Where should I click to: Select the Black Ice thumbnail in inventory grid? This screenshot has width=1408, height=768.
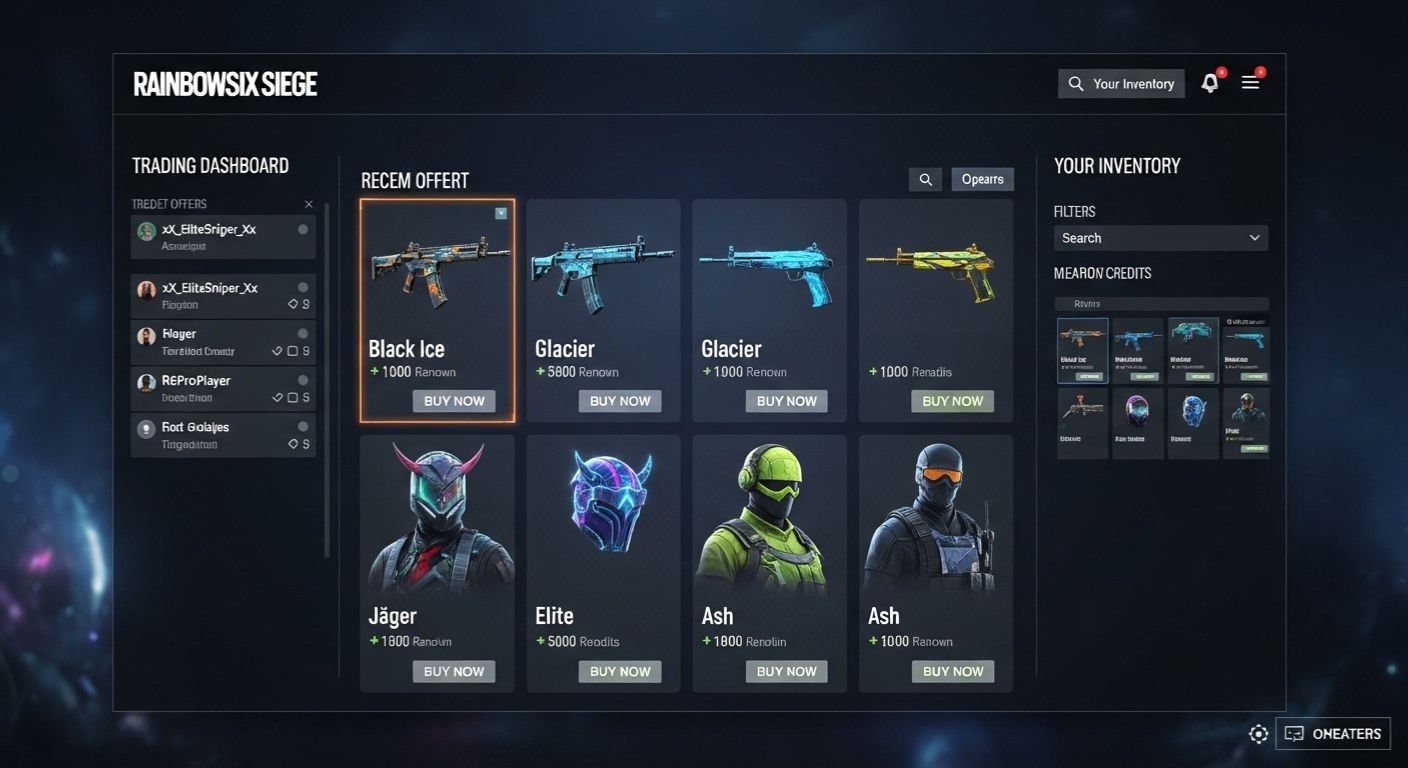[x=1082, y=350]
